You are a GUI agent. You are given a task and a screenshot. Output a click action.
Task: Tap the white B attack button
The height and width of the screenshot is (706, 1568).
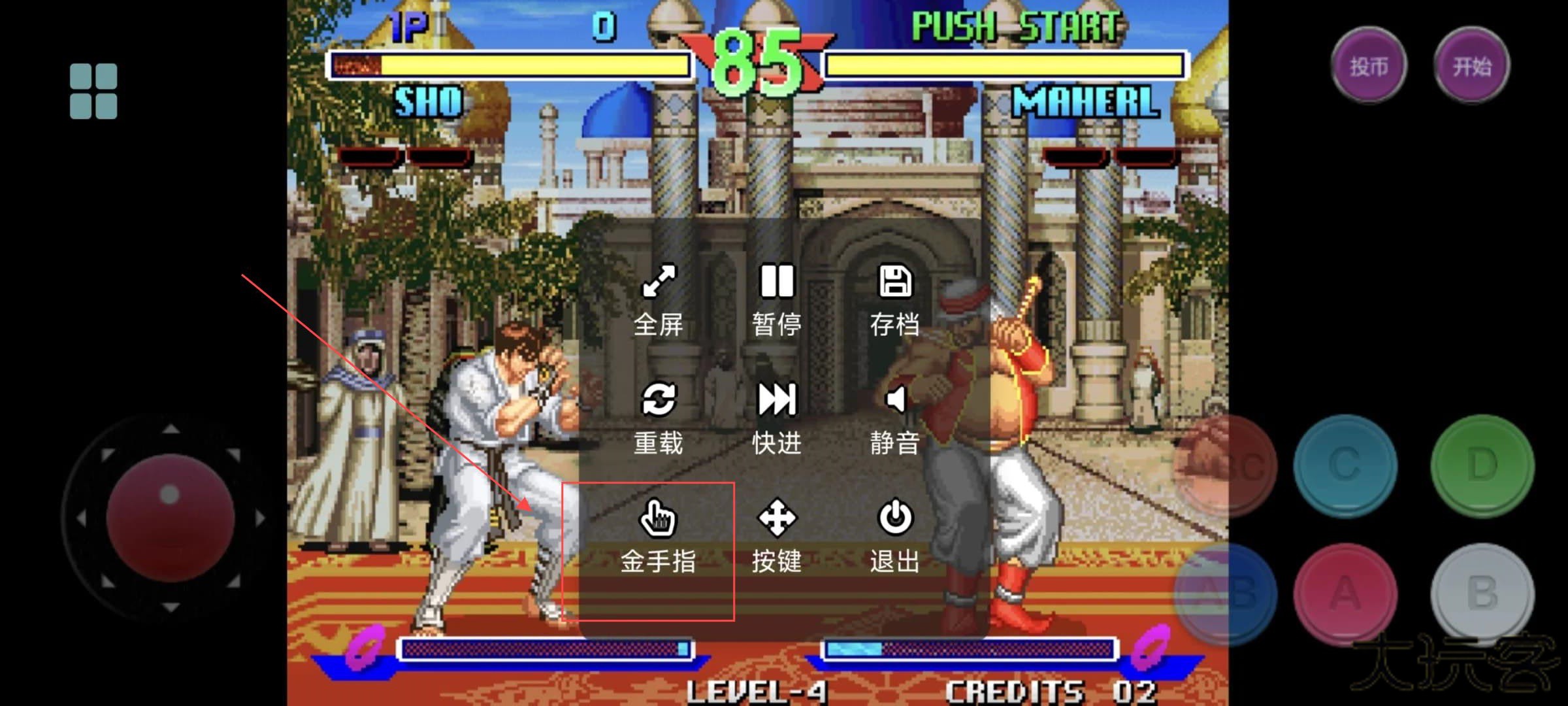pyautogui.click(x=1482, y=594)
